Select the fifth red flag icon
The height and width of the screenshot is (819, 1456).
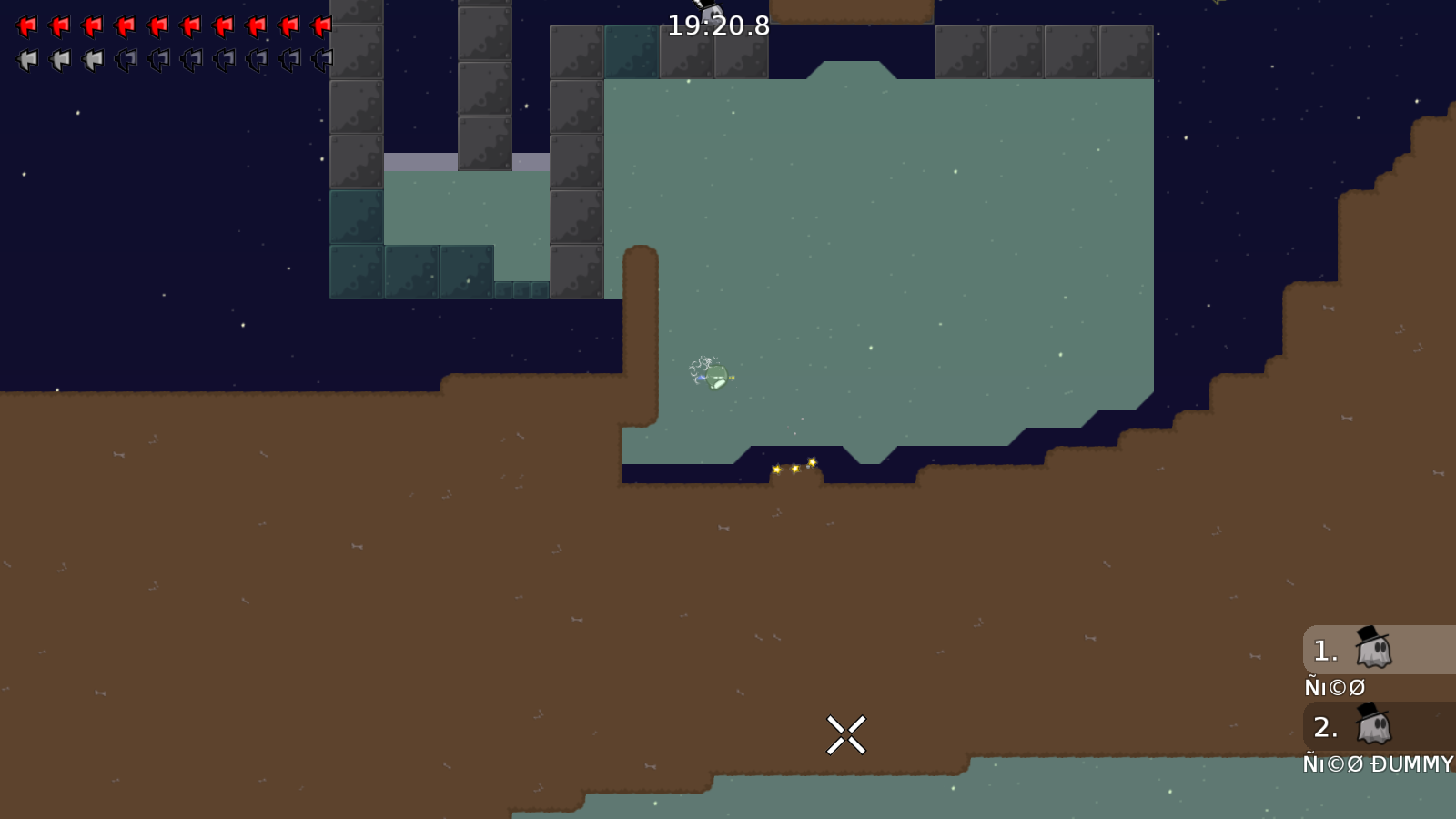pos(157,25)
